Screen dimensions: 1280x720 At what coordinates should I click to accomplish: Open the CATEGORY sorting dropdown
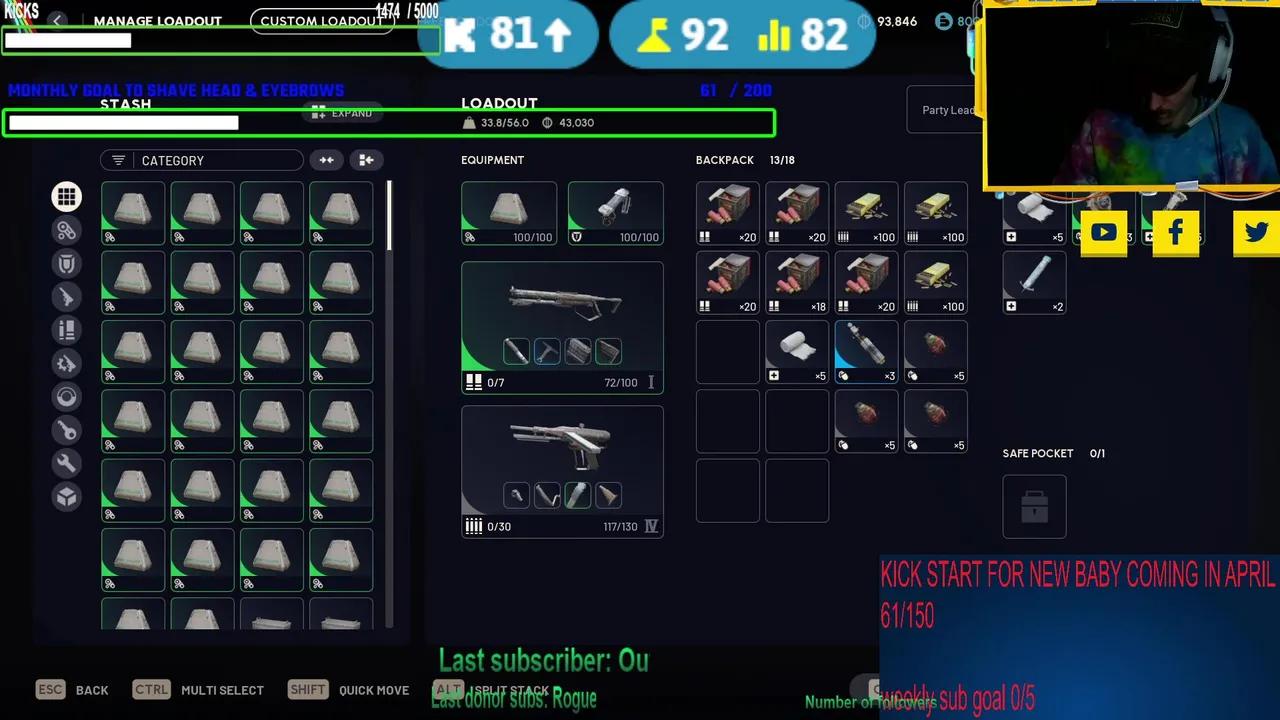coord(200,160)
